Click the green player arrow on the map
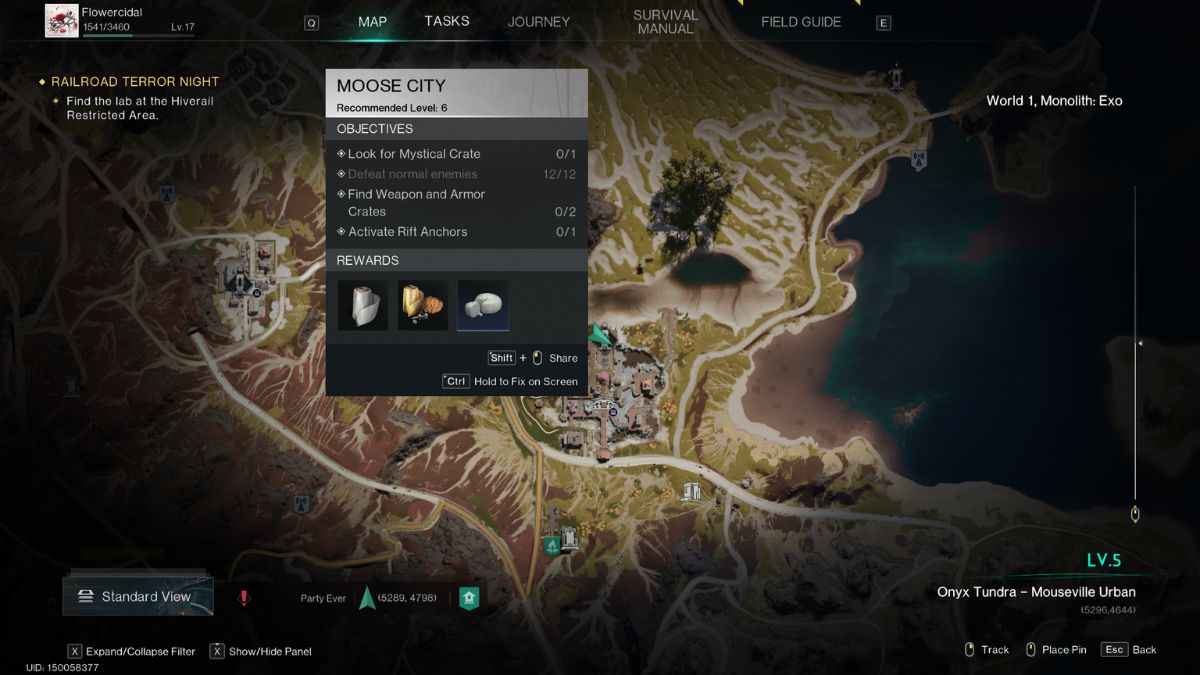The width and height of the screenshot is (1200, 675). [x=600, y=334]
